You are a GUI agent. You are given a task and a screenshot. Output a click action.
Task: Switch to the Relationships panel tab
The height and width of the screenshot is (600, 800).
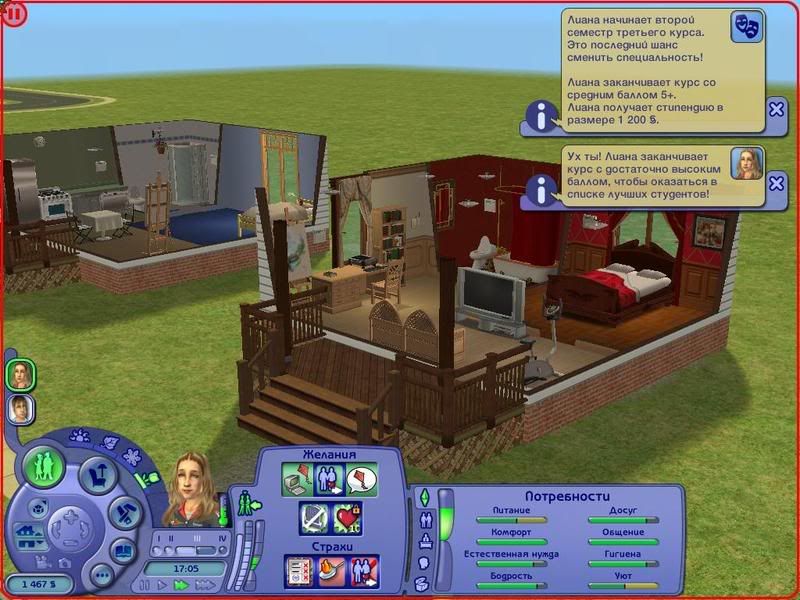[x=424, y=519]
